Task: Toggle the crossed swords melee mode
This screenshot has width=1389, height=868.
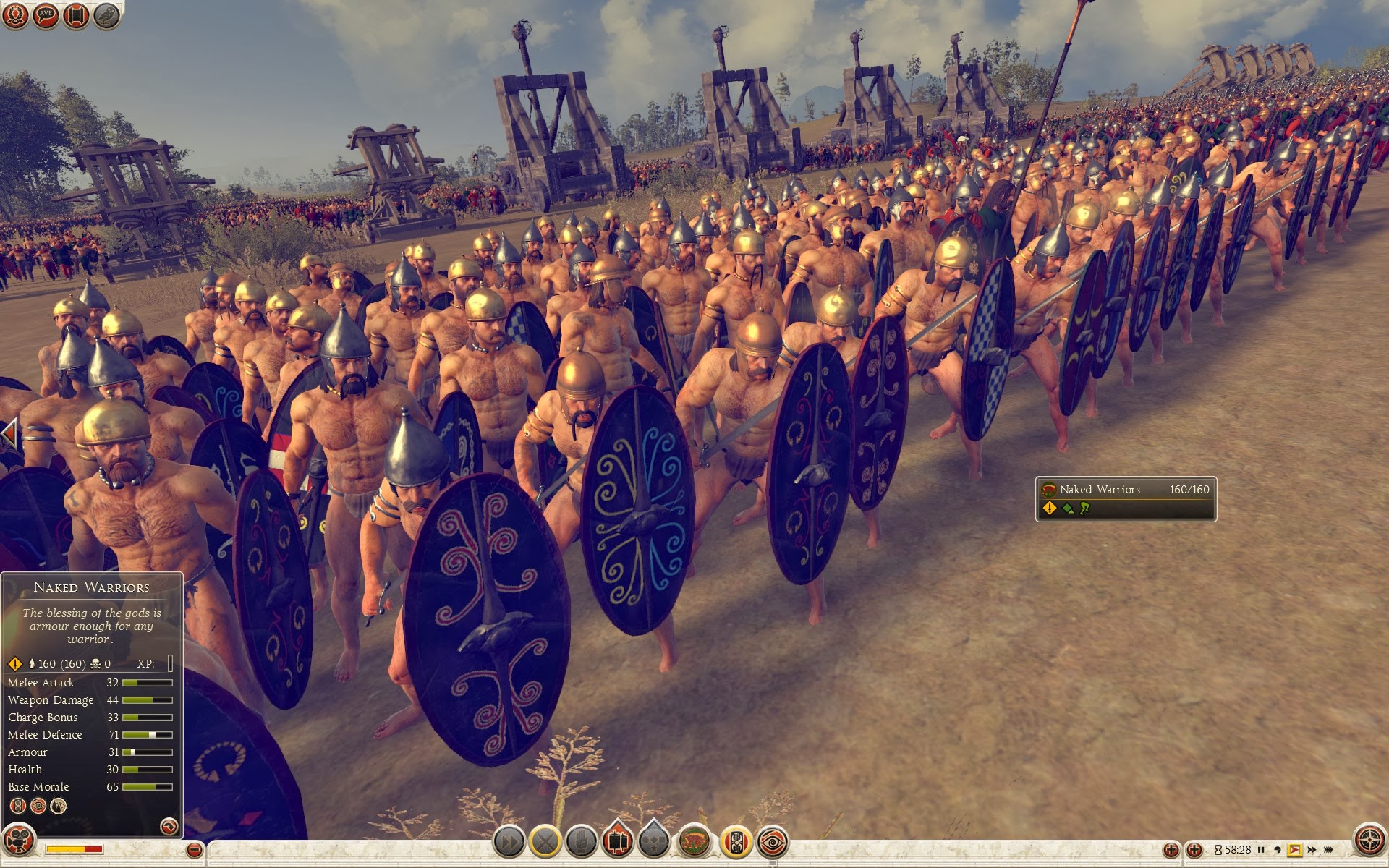Action: [546, 842]
